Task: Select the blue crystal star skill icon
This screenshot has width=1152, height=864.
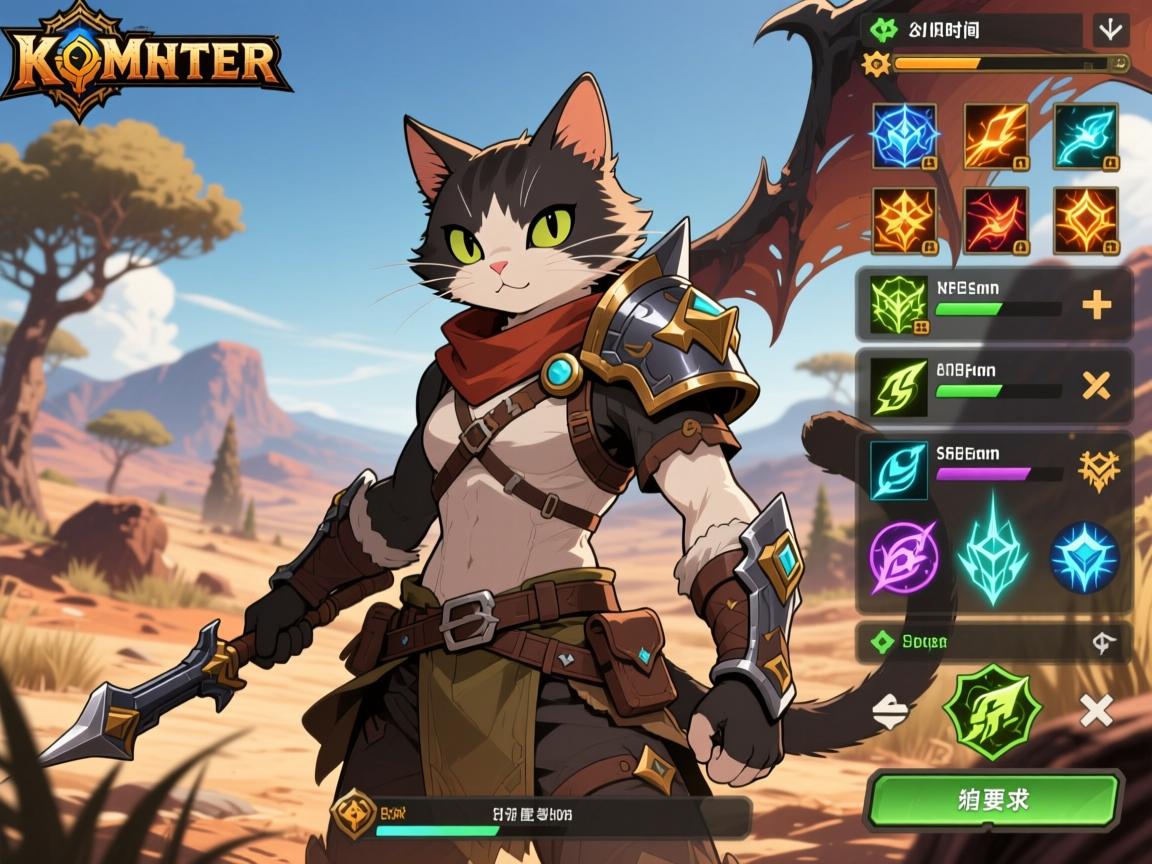Action: point(904,136)
